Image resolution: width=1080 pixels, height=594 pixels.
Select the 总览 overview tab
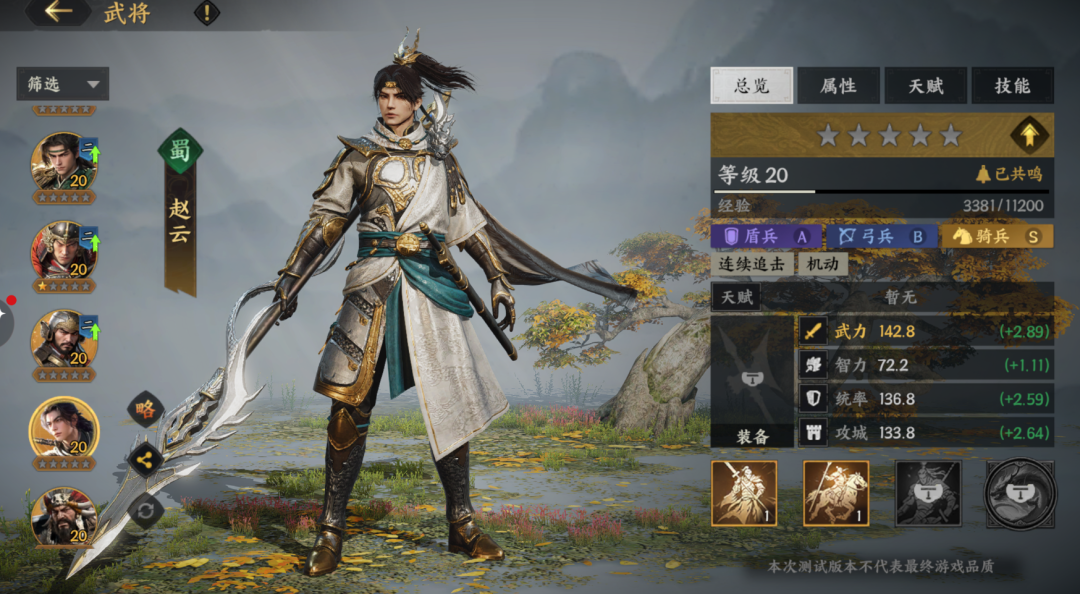click(751, 86)
